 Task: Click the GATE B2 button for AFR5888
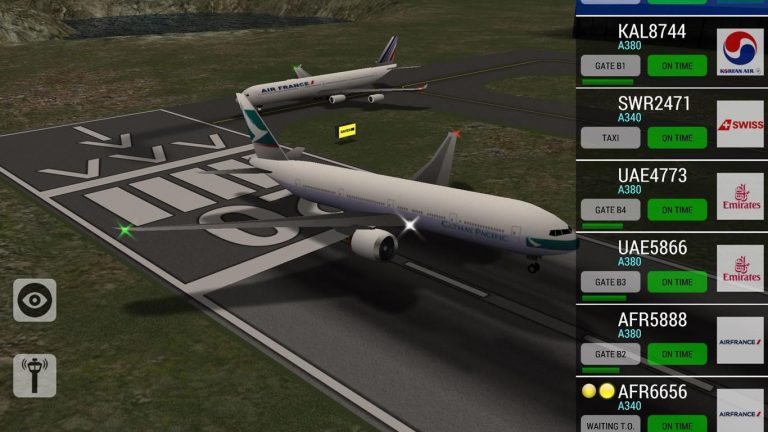pos(611,354)
